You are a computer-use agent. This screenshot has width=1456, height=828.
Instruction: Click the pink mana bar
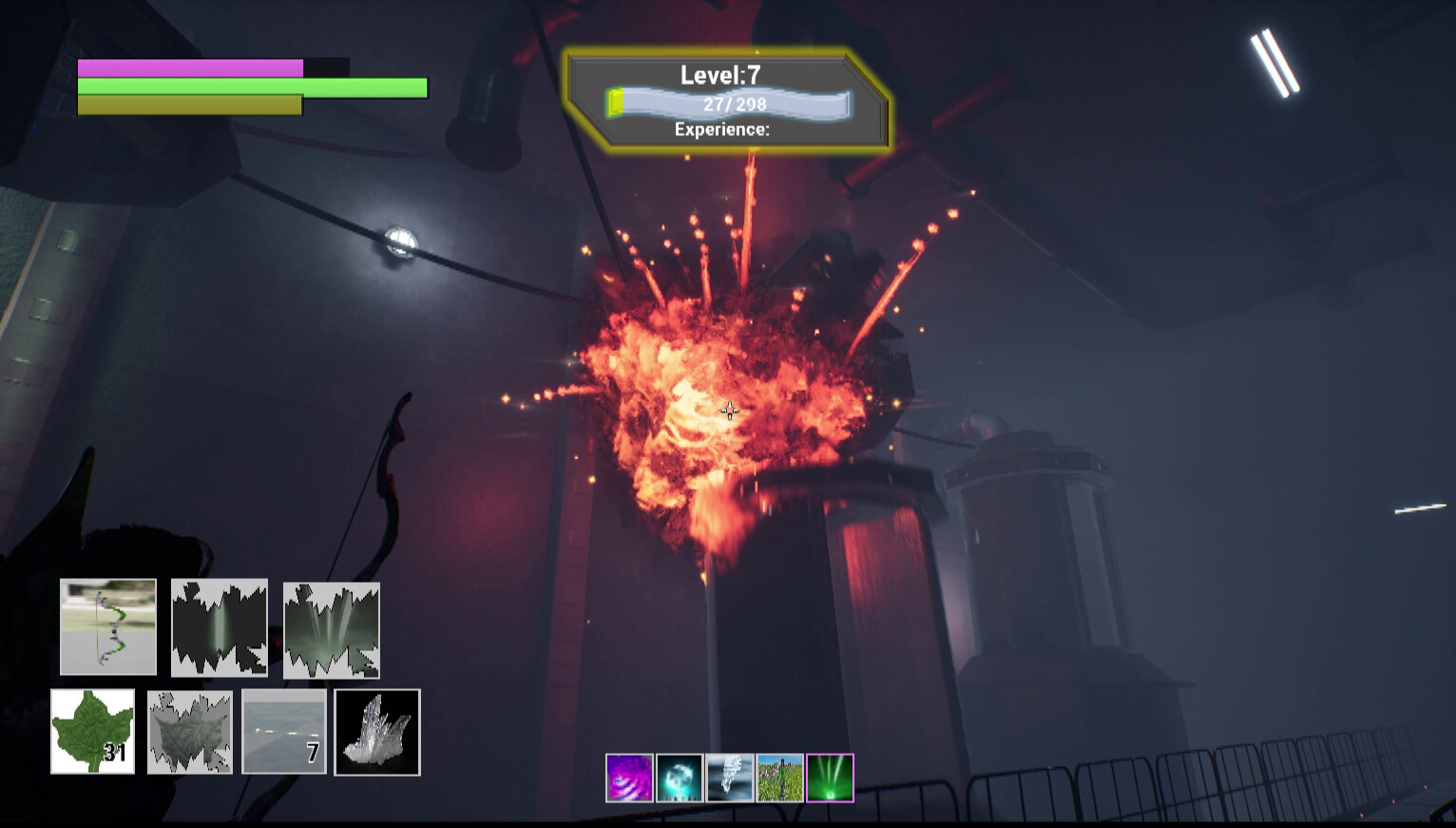(x=188, y=67)
